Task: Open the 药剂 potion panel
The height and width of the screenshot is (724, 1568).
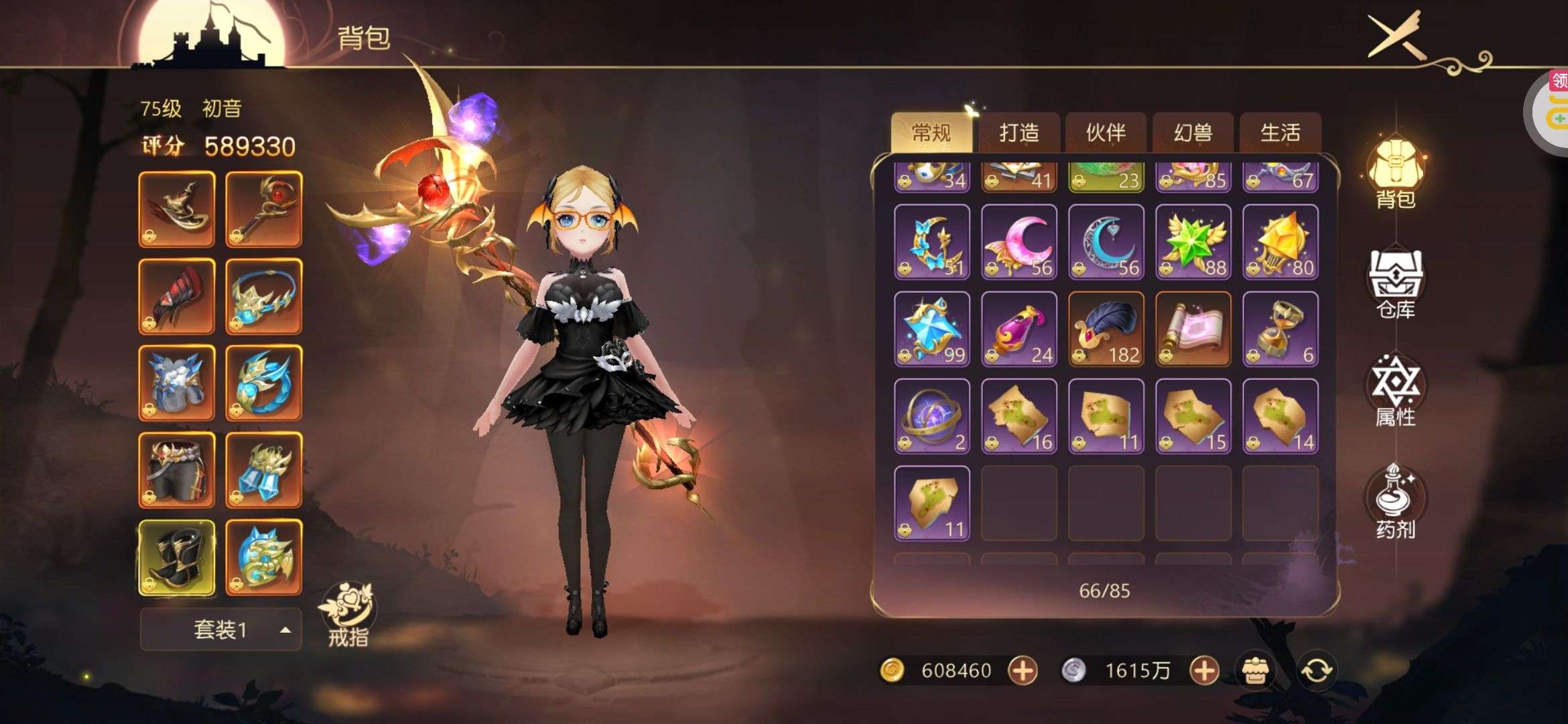Action: [1396, 501]
